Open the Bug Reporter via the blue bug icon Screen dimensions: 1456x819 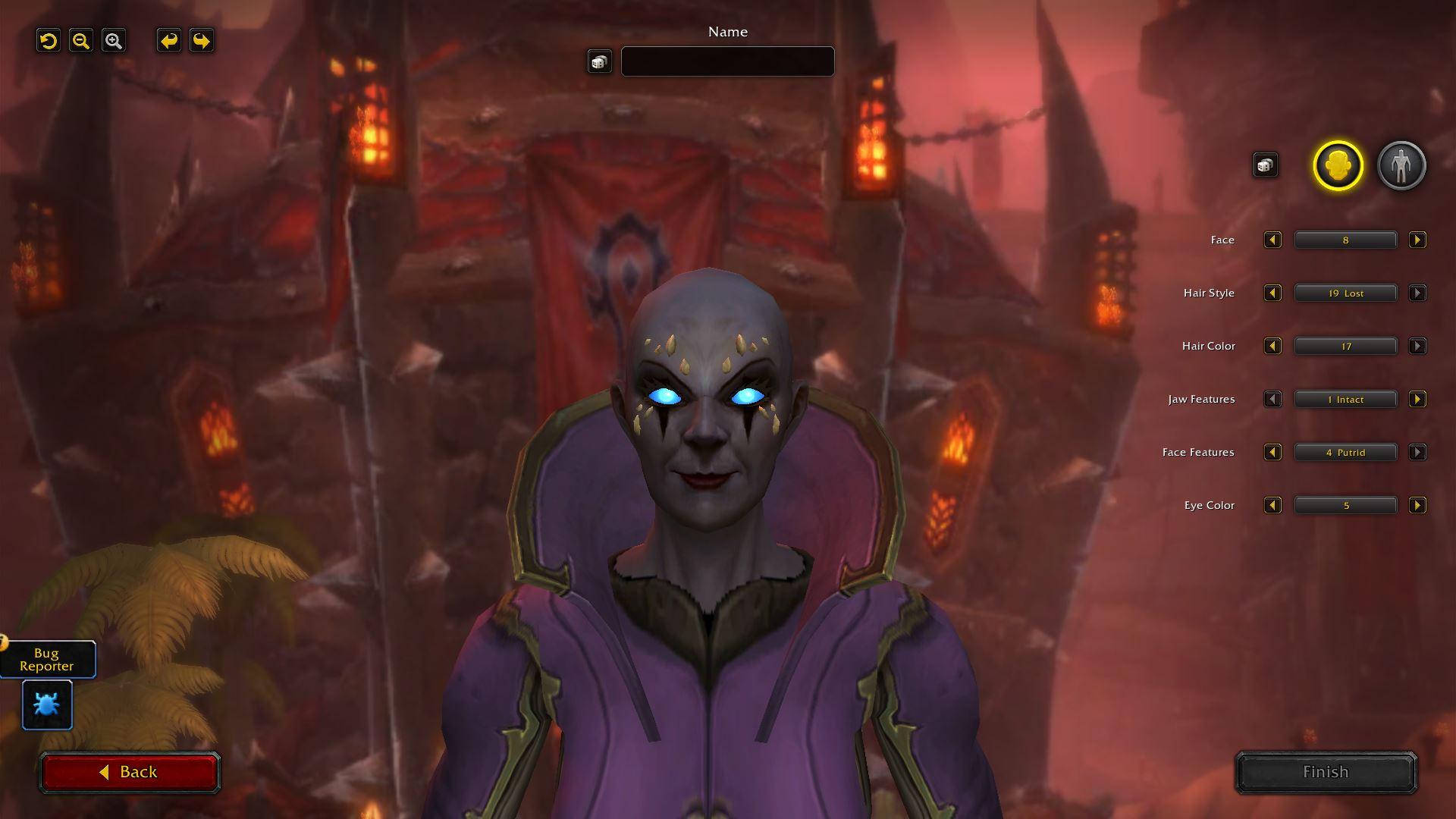(x=46, y=704)
